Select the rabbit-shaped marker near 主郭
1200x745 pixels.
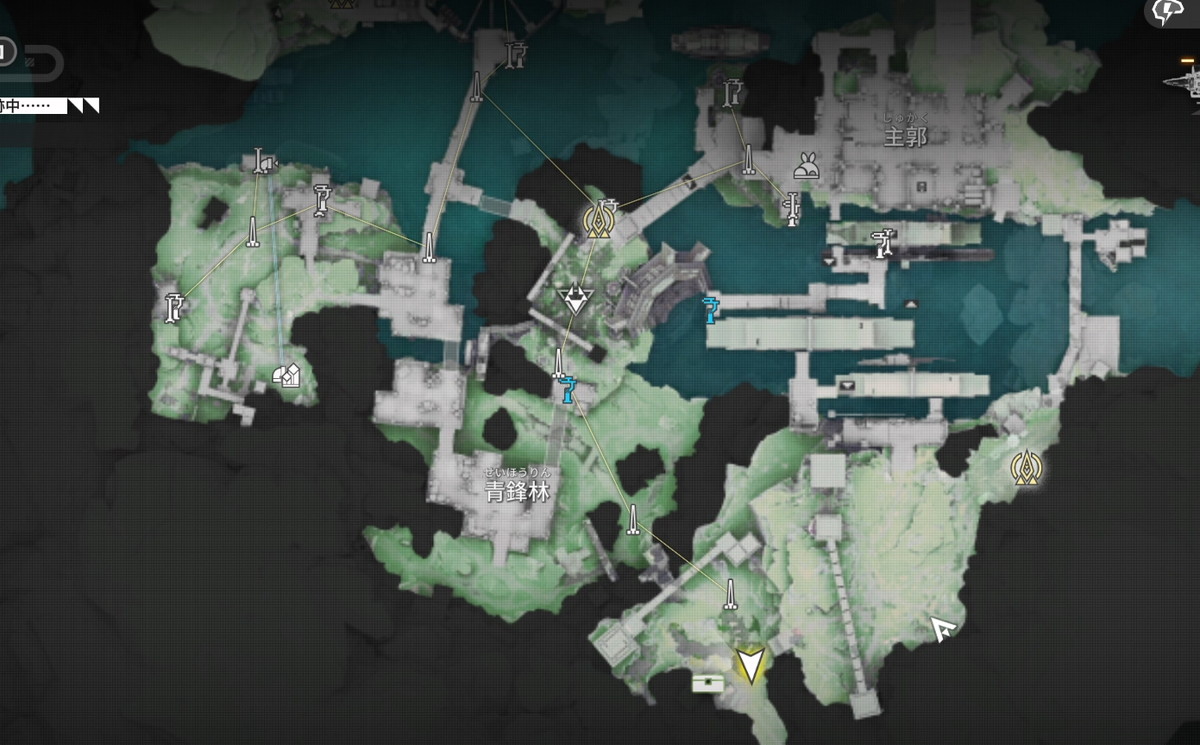coord(807,167)
